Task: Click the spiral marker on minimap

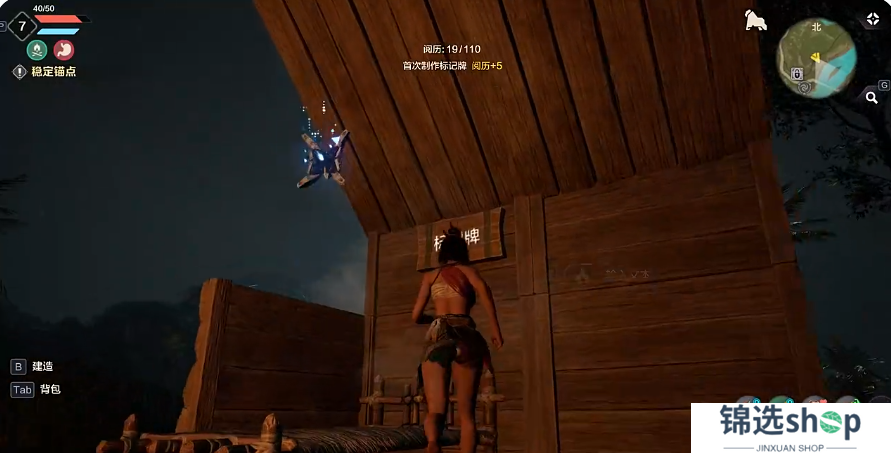Action: tap(806, 86)
